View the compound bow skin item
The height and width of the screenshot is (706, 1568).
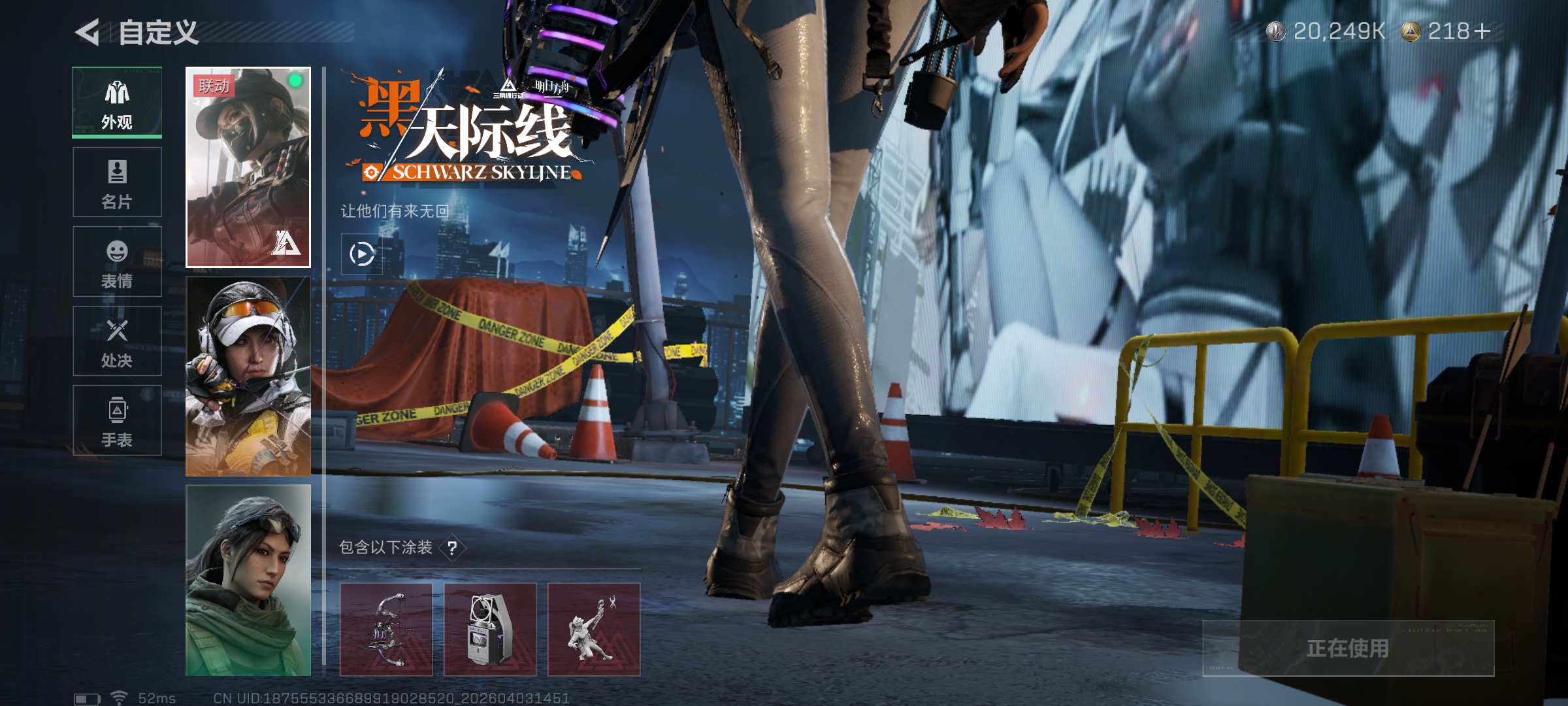(x=386, y=630)
